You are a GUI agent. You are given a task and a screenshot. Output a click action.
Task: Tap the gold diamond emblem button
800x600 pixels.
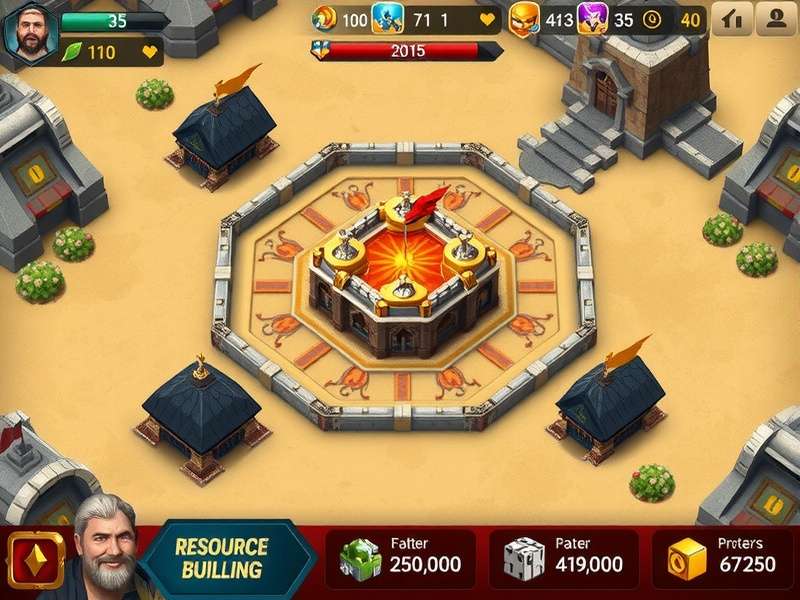[x=36, y=559]
